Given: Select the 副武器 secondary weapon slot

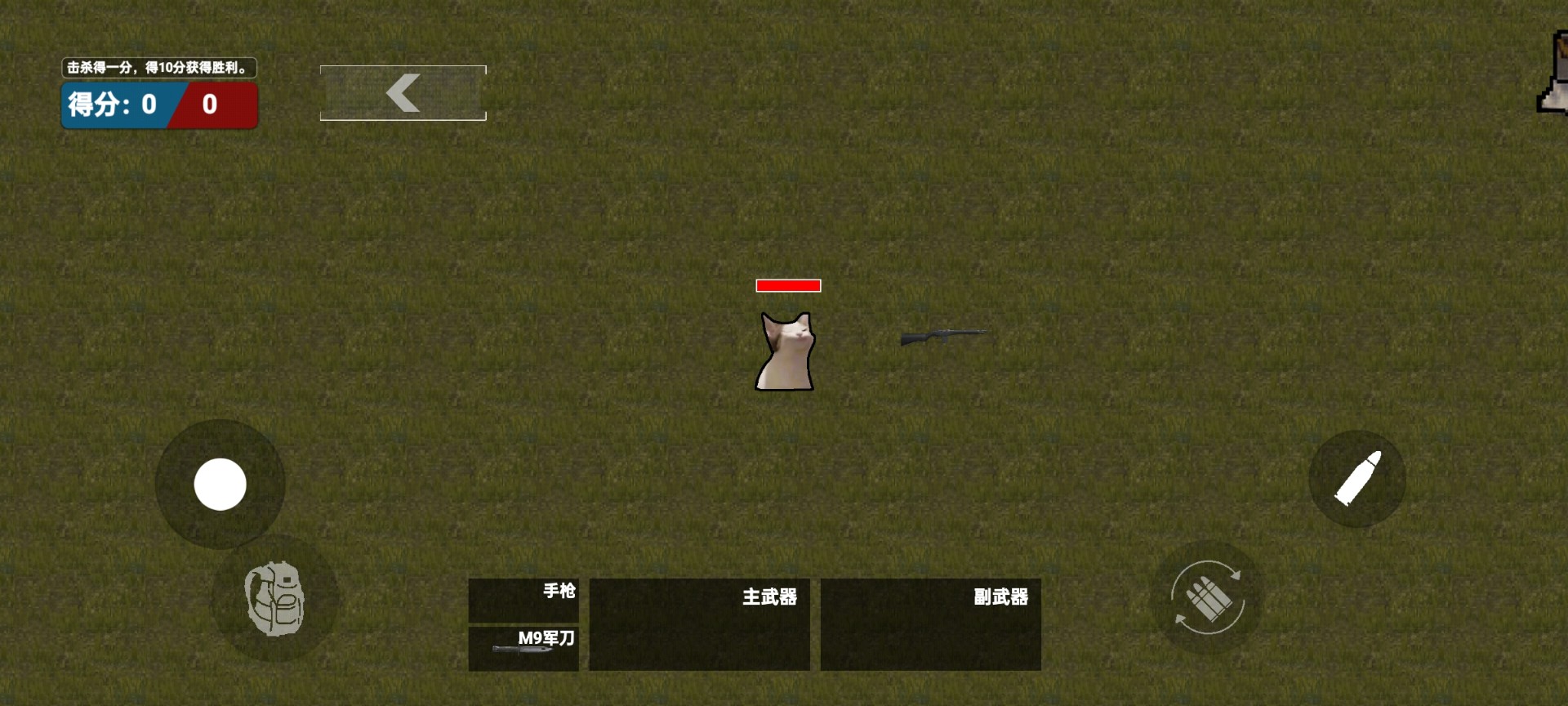Looking at the screenshot, I should click(x=931, y=623).
